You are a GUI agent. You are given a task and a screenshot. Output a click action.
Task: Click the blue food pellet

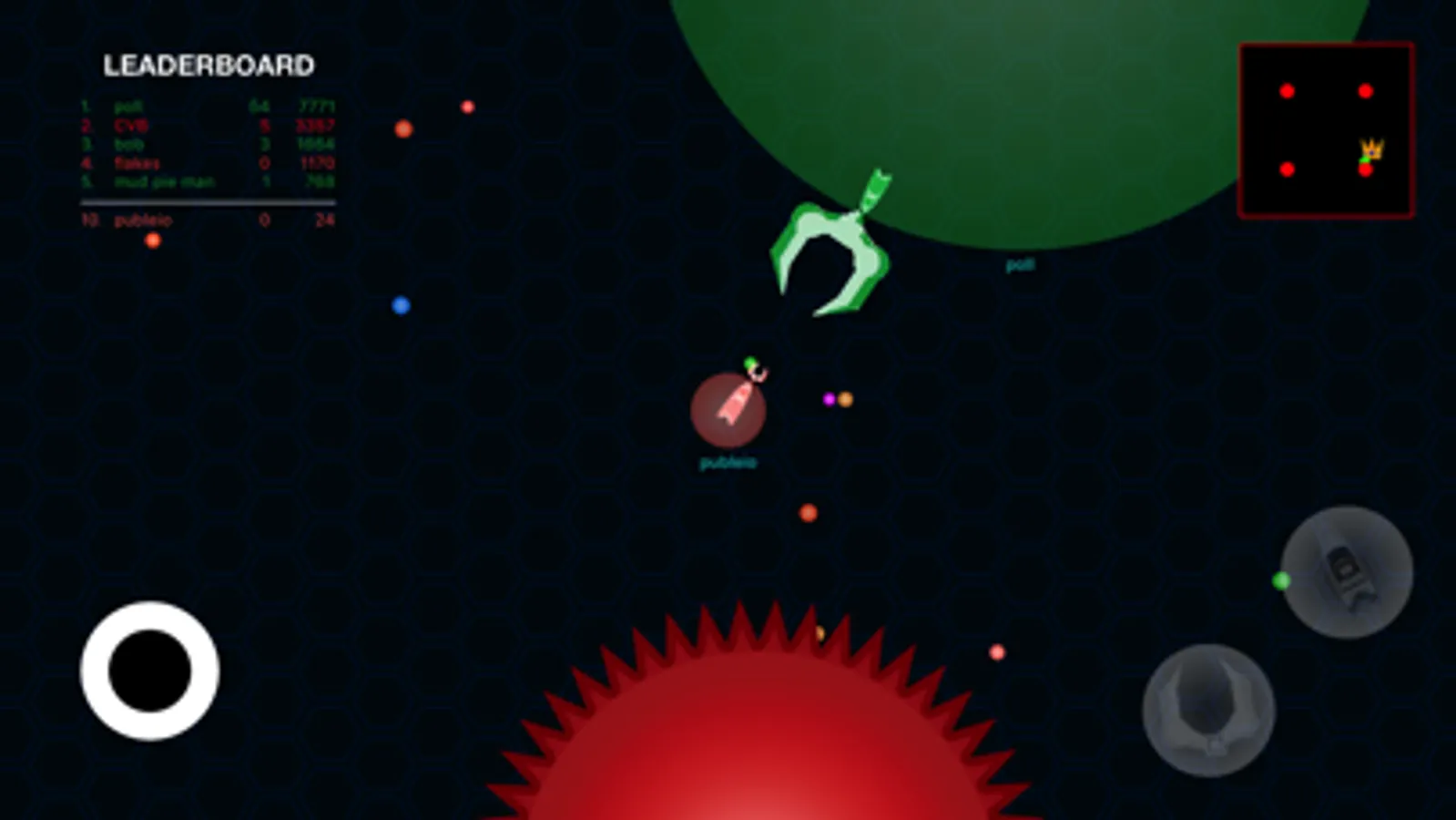pyautogui.click(x=399, y=305)
